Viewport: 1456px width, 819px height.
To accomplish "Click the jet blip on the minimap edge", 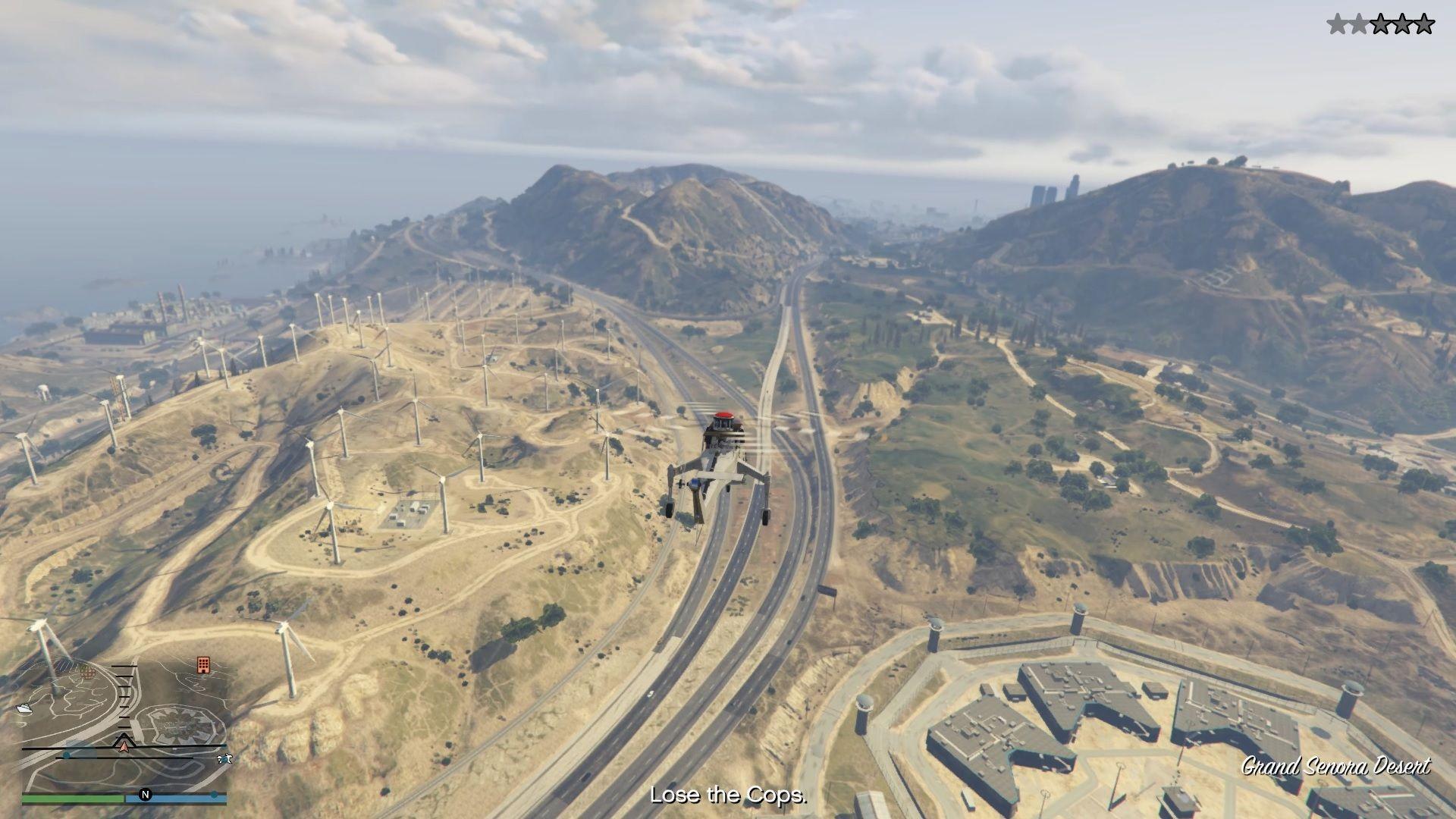I will 224,758.
